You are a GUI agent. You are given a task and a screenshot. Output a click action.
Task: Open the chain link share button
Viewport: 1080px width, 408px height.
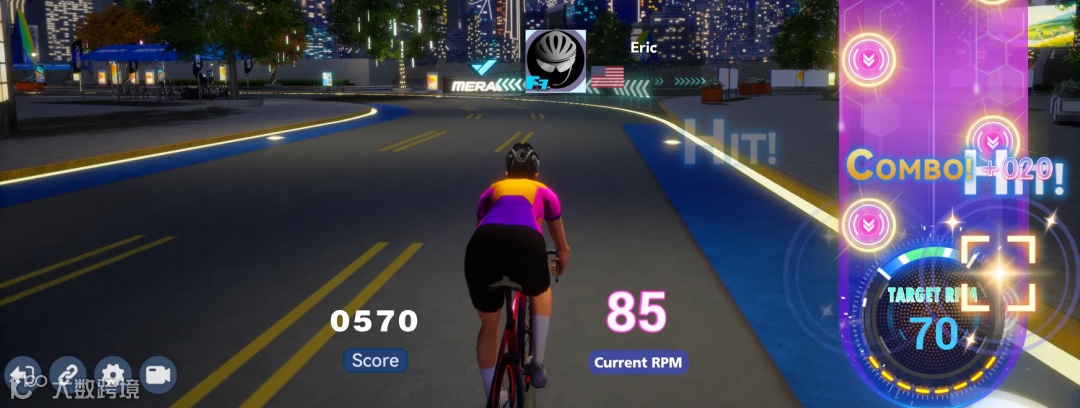(68, 374)
